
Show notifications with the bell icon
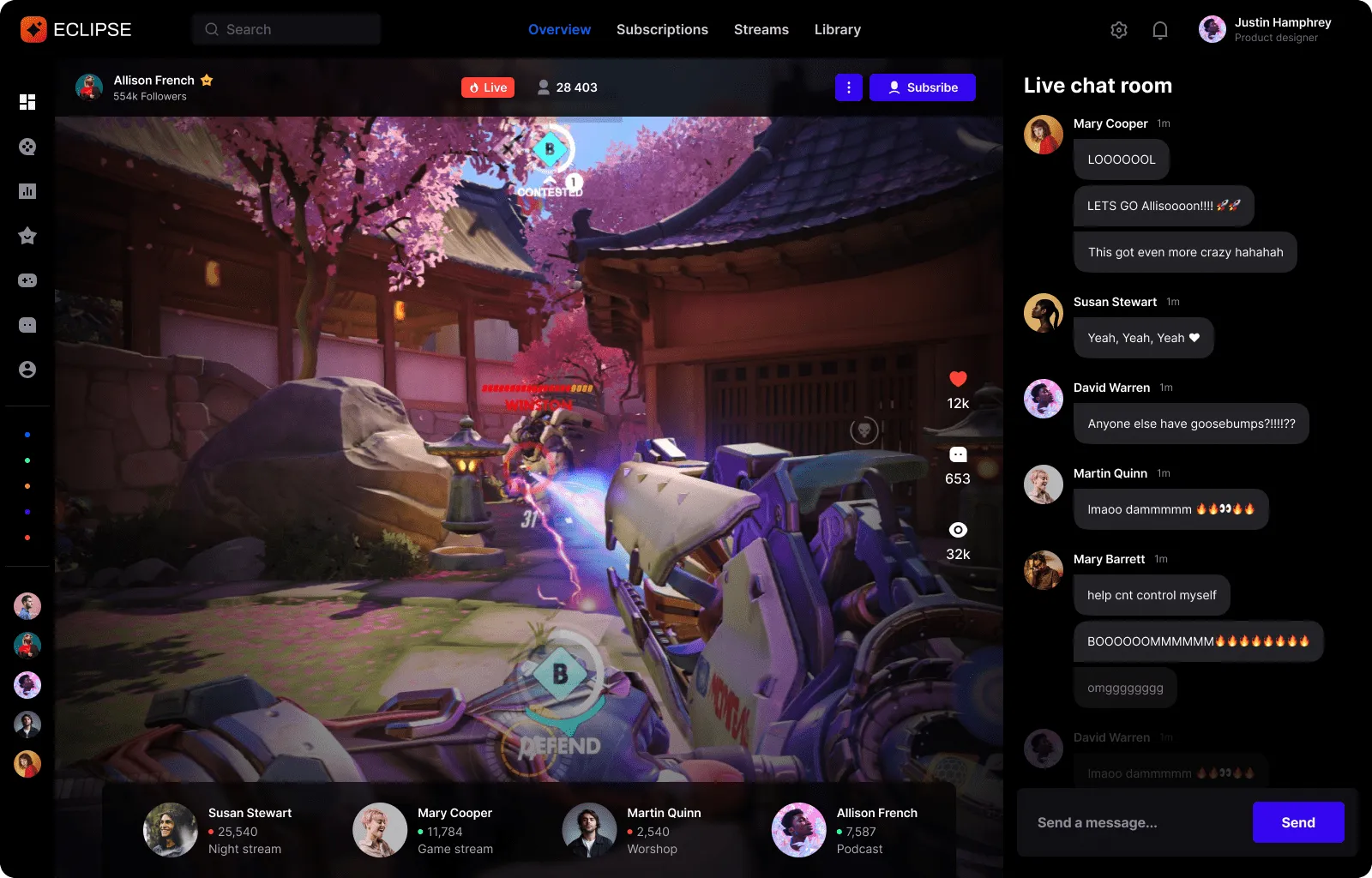pos(1159,30)
